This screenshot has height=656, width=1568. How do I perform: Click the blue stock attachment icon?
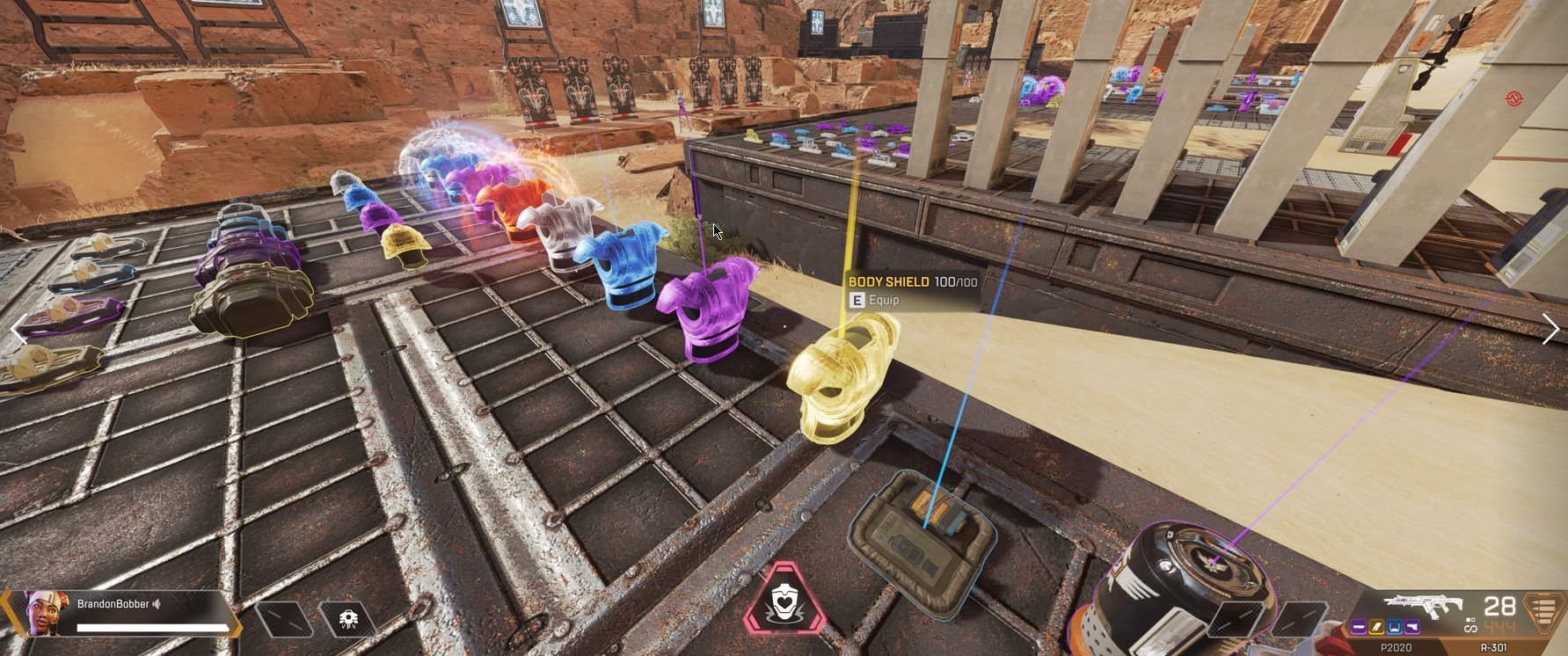click(1393, 626)
